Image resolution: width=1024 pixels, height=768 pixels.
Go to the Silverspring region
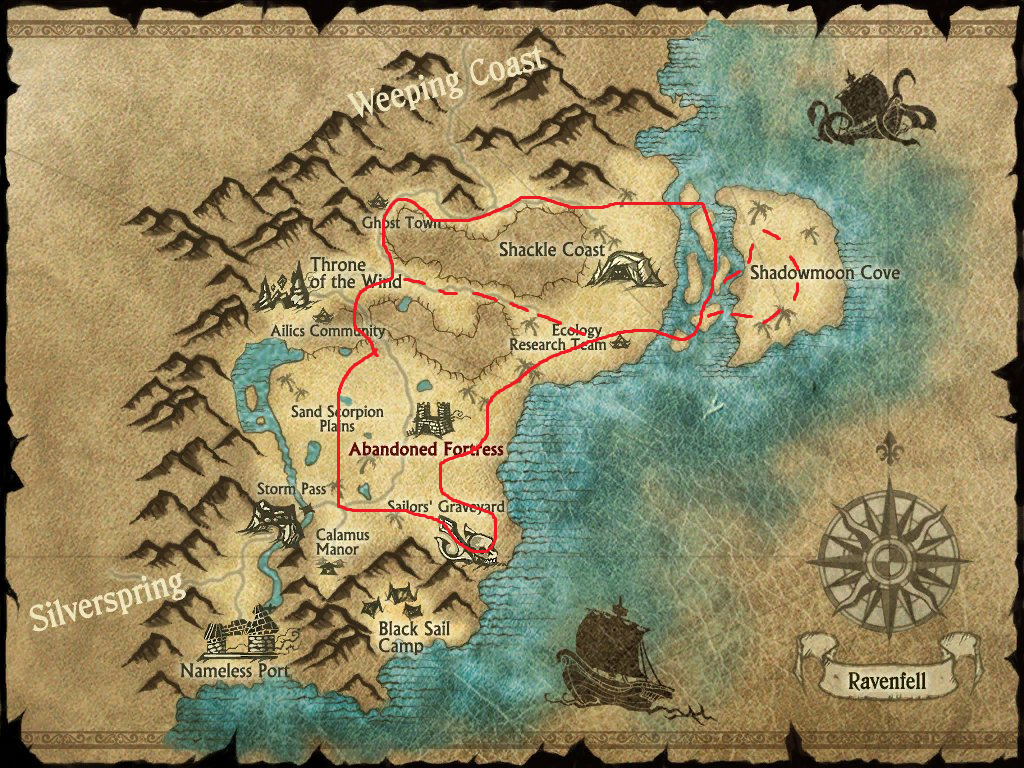[x=107, y=599]
